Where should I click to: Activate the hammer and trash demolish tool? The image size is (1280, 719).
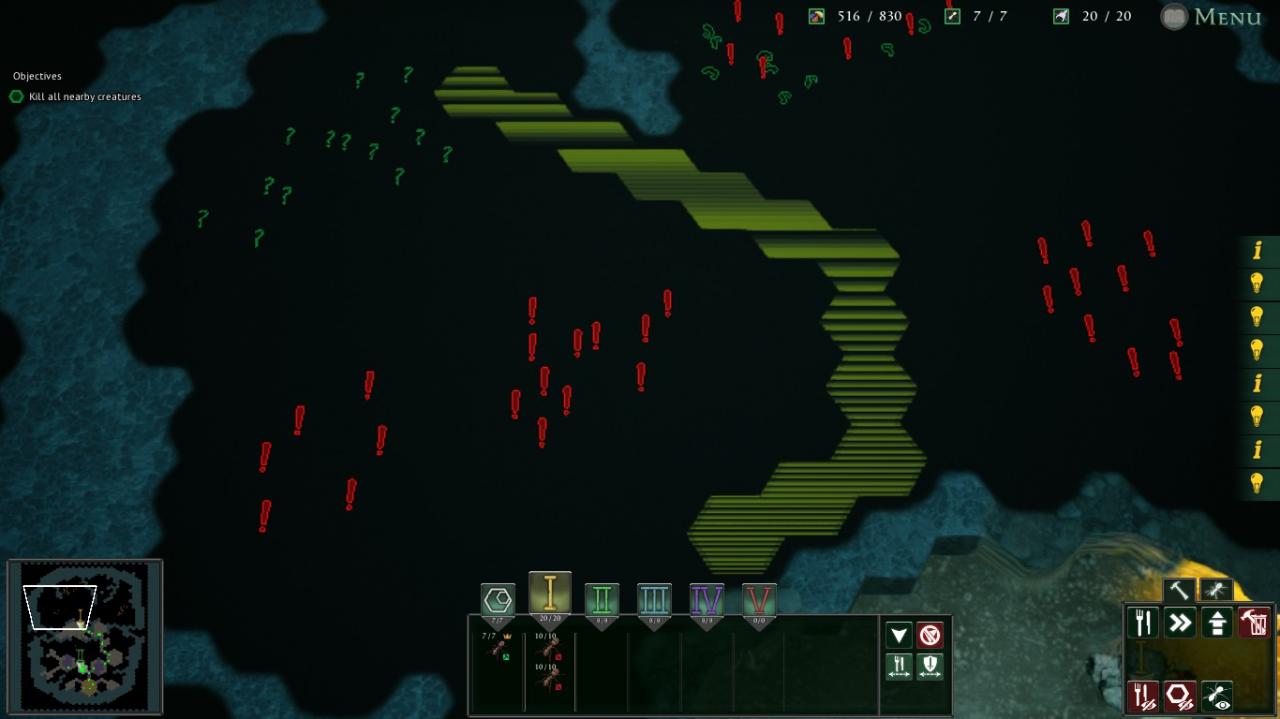(1254, 623)
